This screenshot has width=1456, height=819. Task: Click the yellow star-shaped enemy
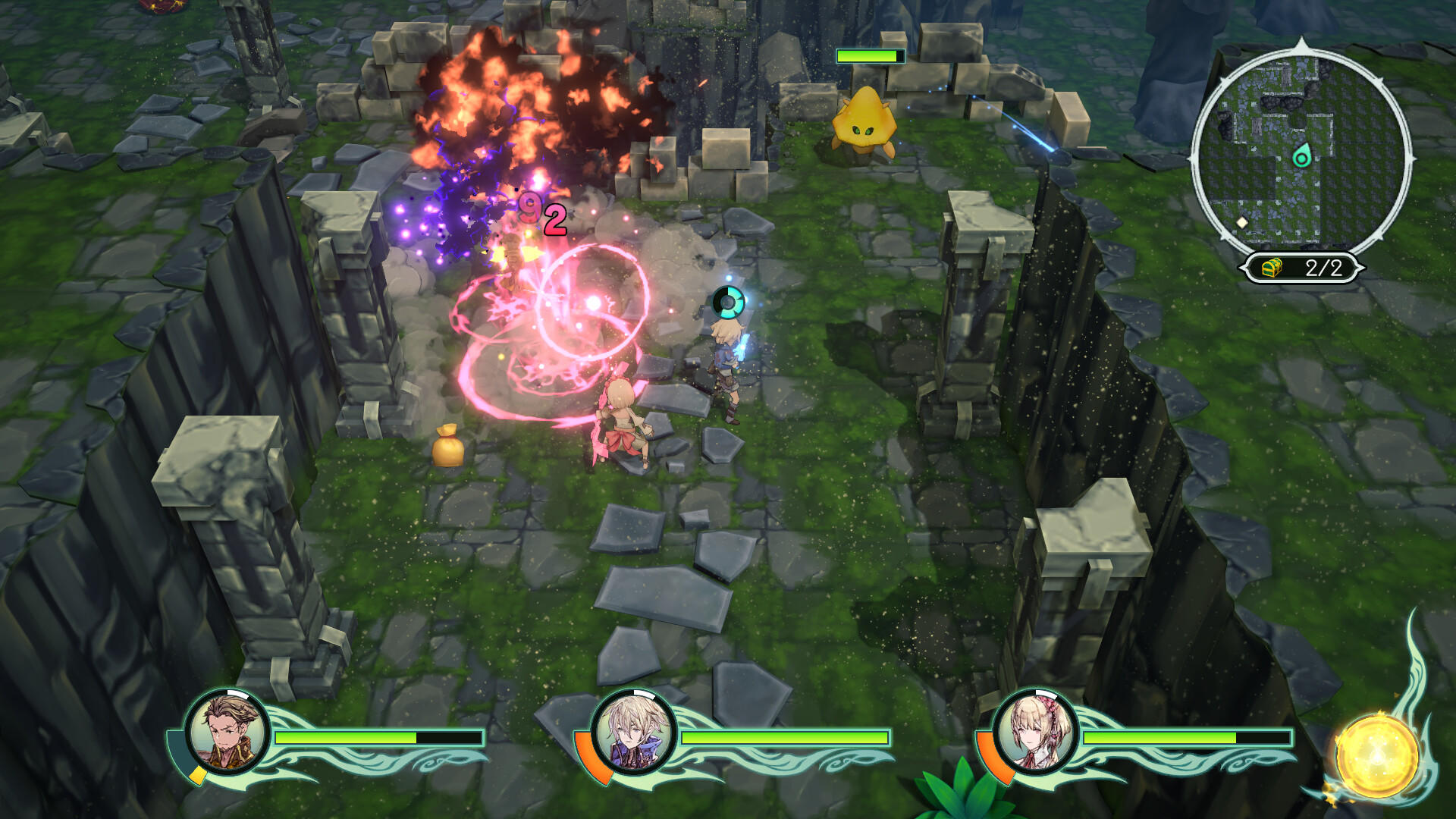(x=864, y=125)
